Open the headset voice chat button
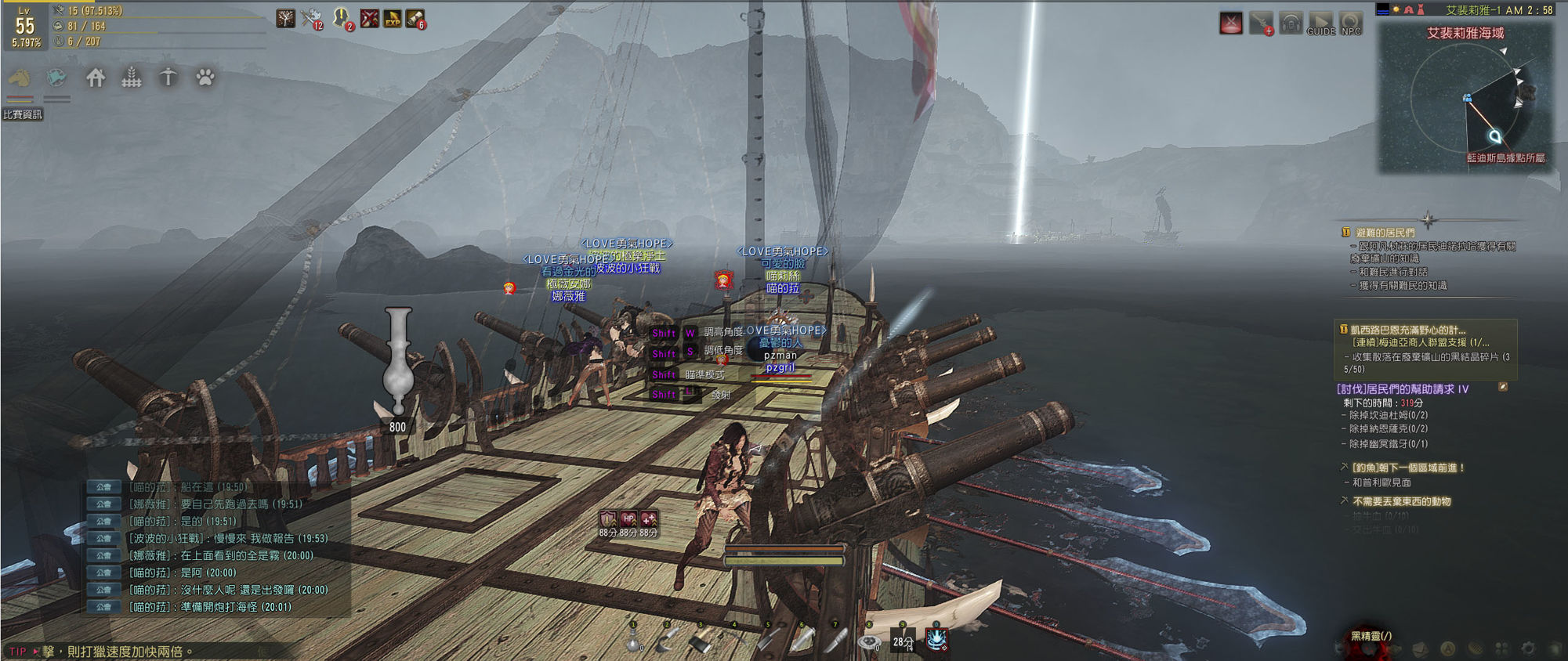 1291,23
